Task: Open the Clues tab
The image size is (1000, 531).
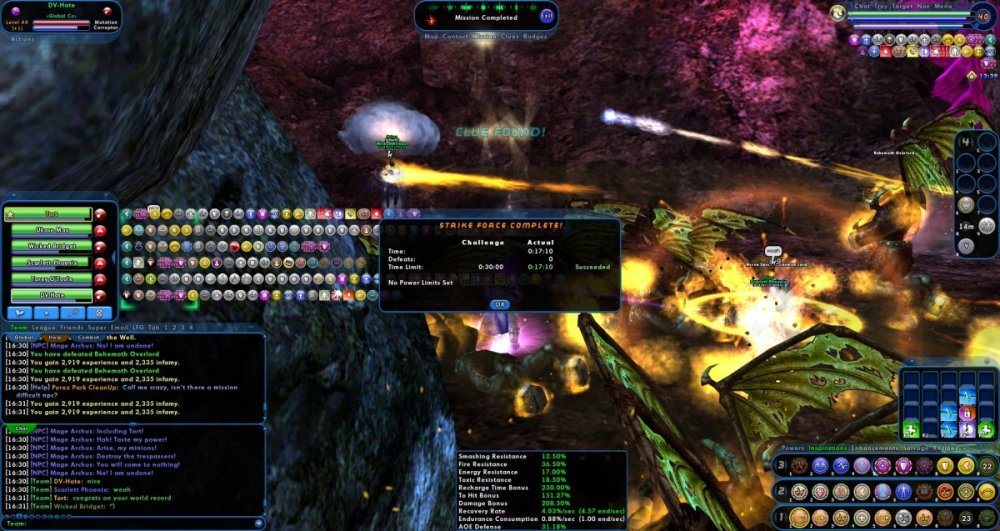Action: [x=508, y=36]
